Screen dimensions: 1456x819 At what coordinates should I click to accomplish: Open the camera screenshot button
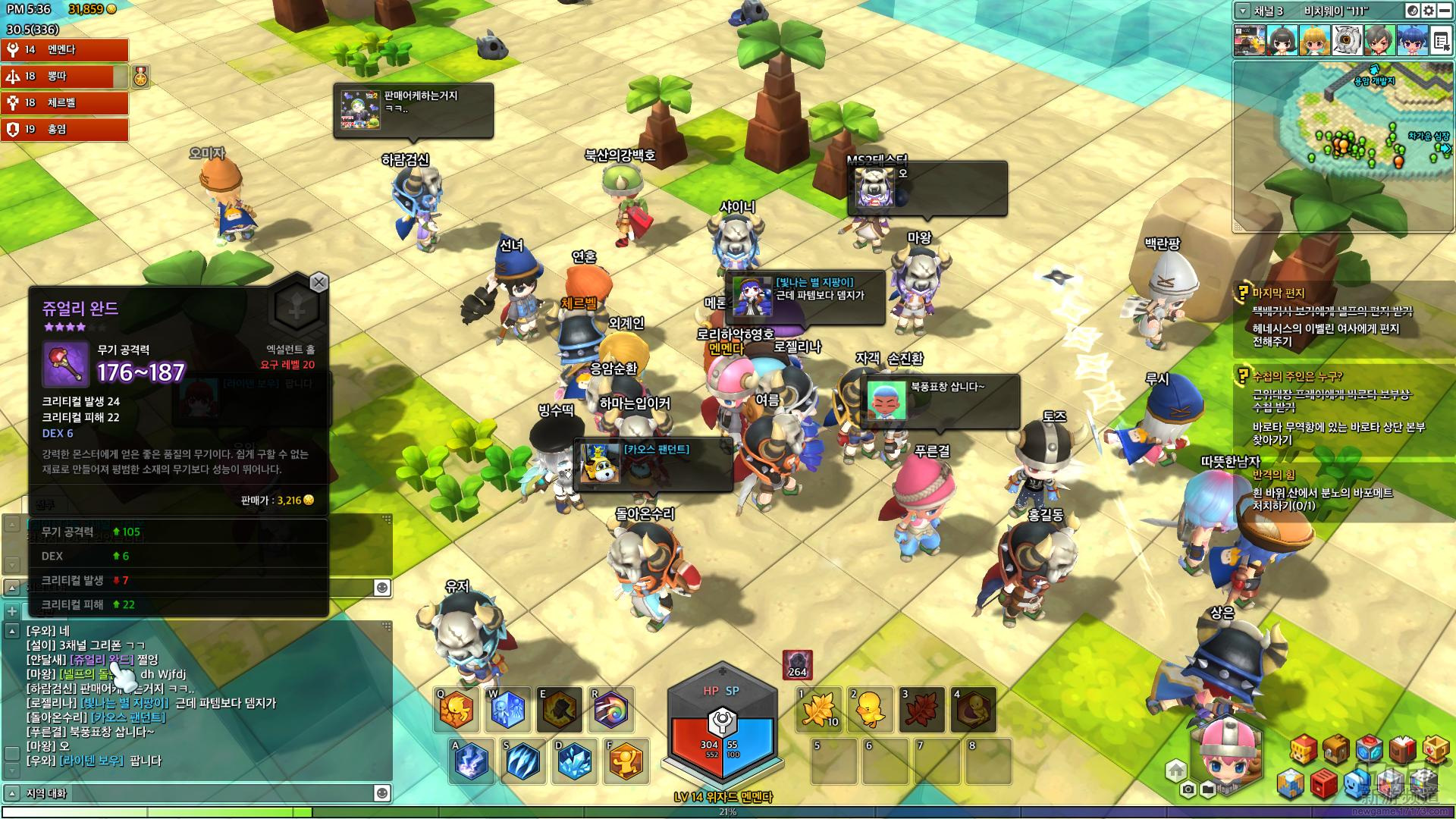(1188, 790)
